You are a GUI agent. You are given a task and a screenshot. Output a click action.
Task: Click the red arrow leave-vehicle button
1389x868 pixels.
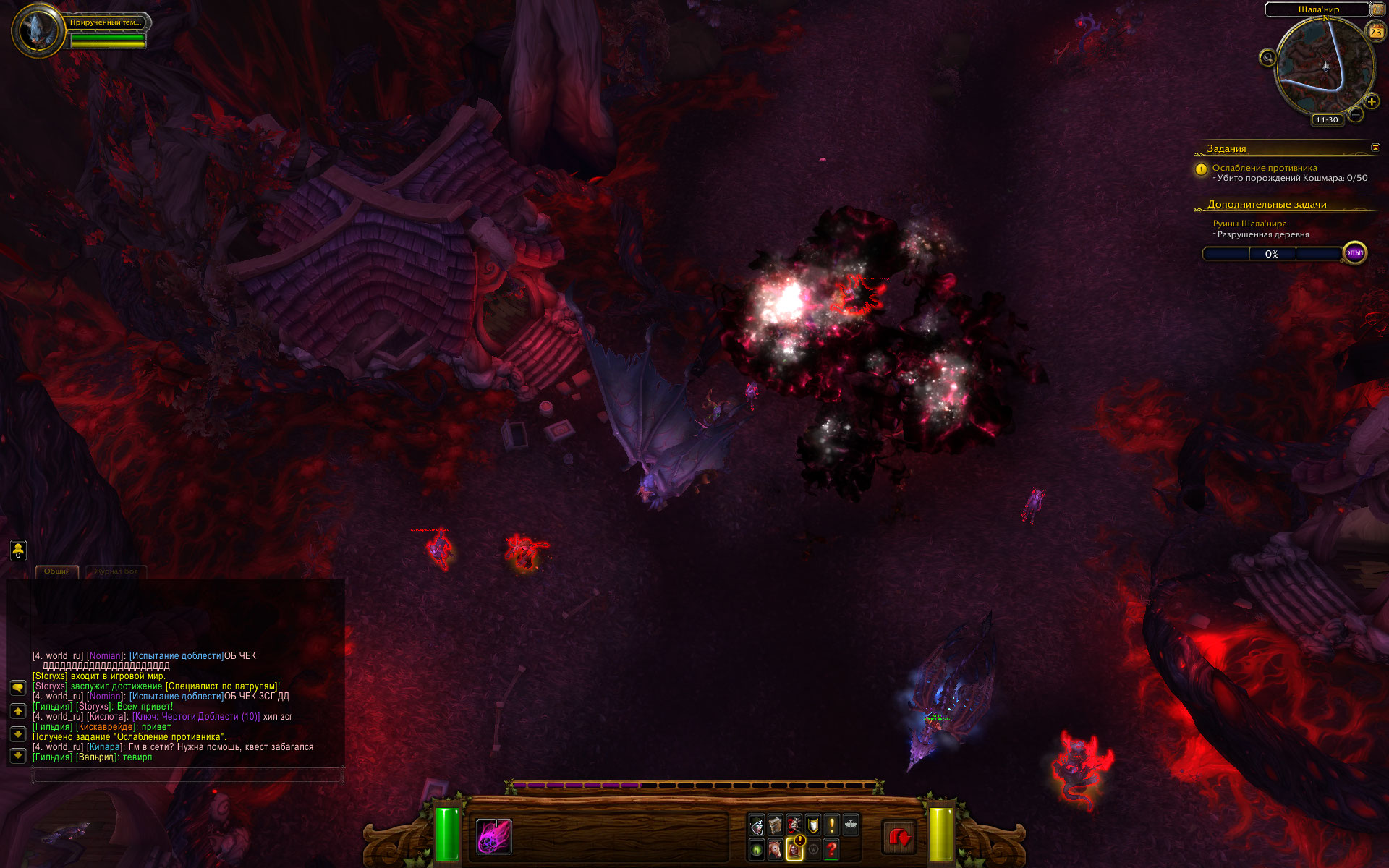[899, 838]
